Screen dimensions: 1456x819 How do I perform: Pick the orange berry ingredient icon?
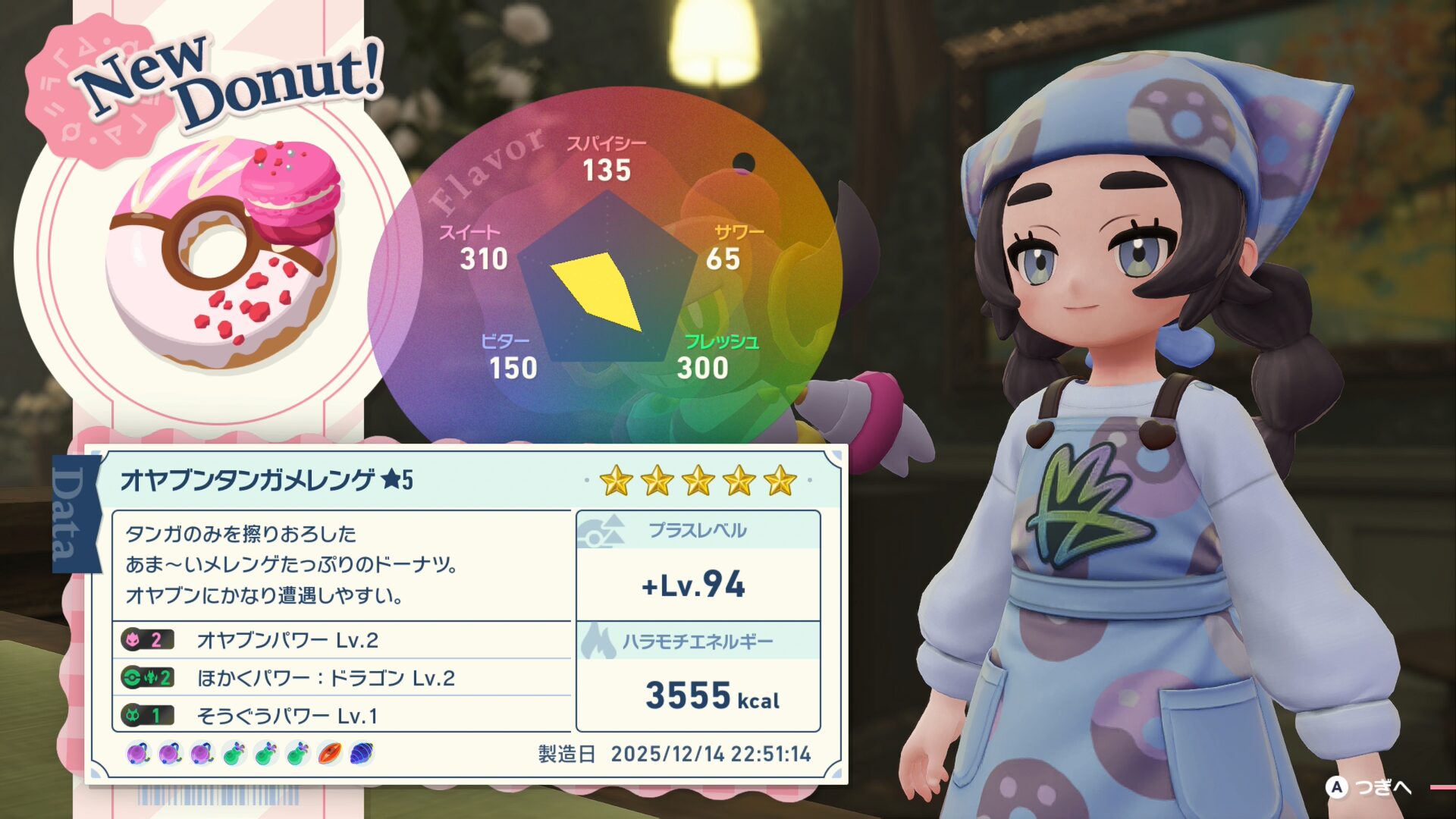tap(330, 754)
